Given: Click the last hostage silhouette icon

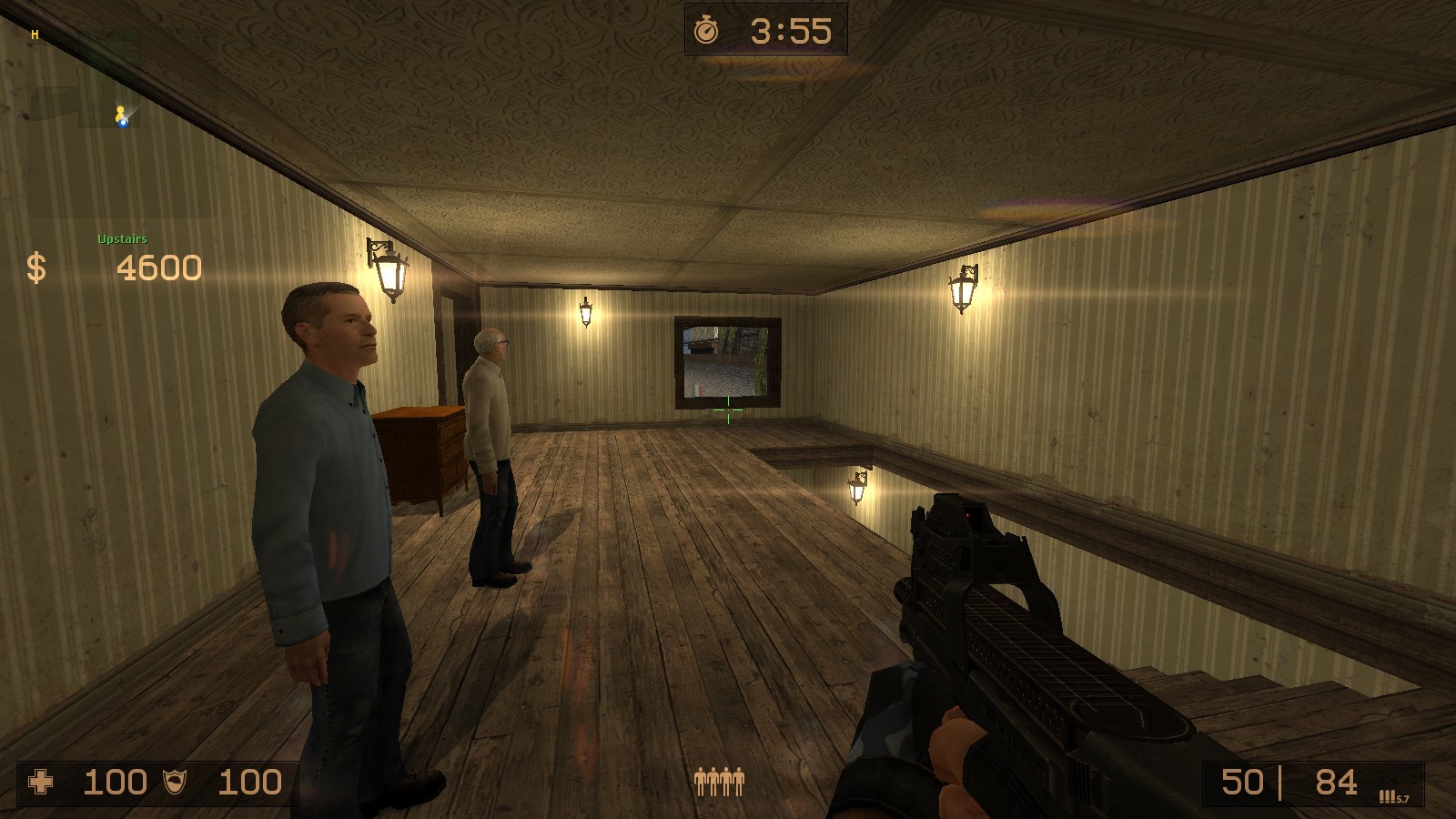Looking at the screenshot, I should 738,781.
